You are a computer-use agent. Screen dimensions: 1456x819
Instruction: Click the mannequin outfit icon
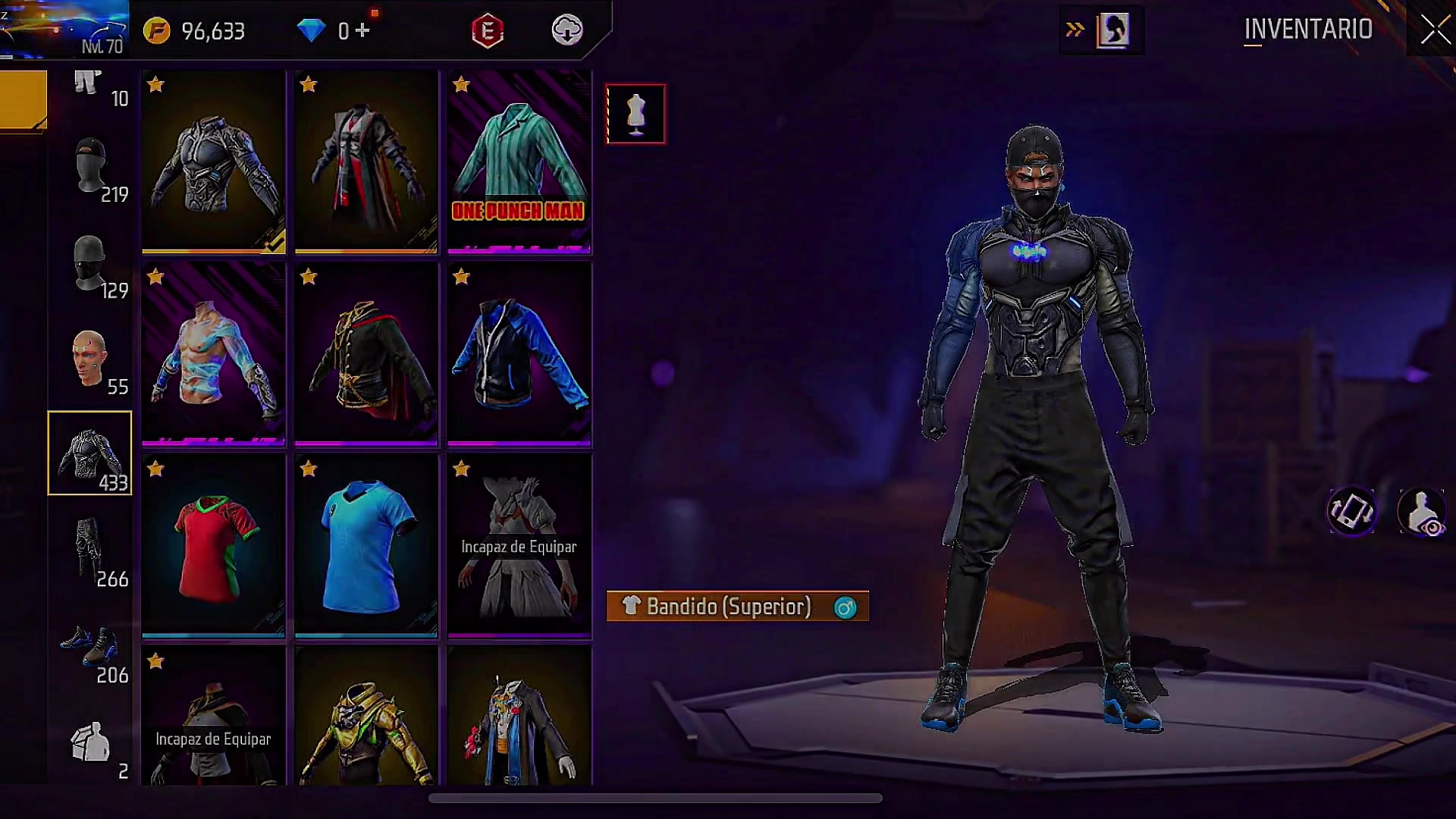(635, 114)
